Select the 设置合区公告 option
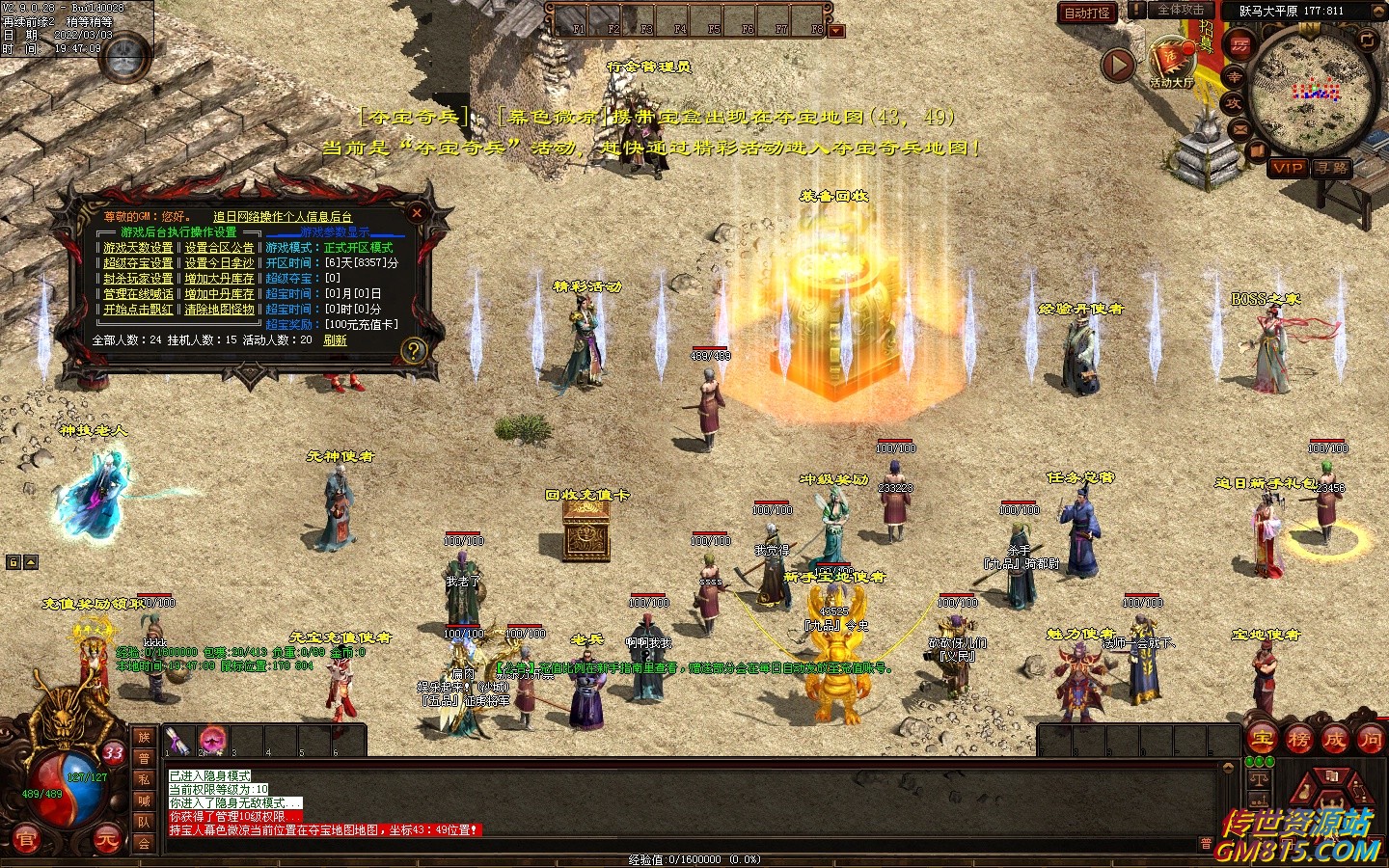Image resolution: width=1389 pixels, height=868 pixels. click(x=219, y=248)
